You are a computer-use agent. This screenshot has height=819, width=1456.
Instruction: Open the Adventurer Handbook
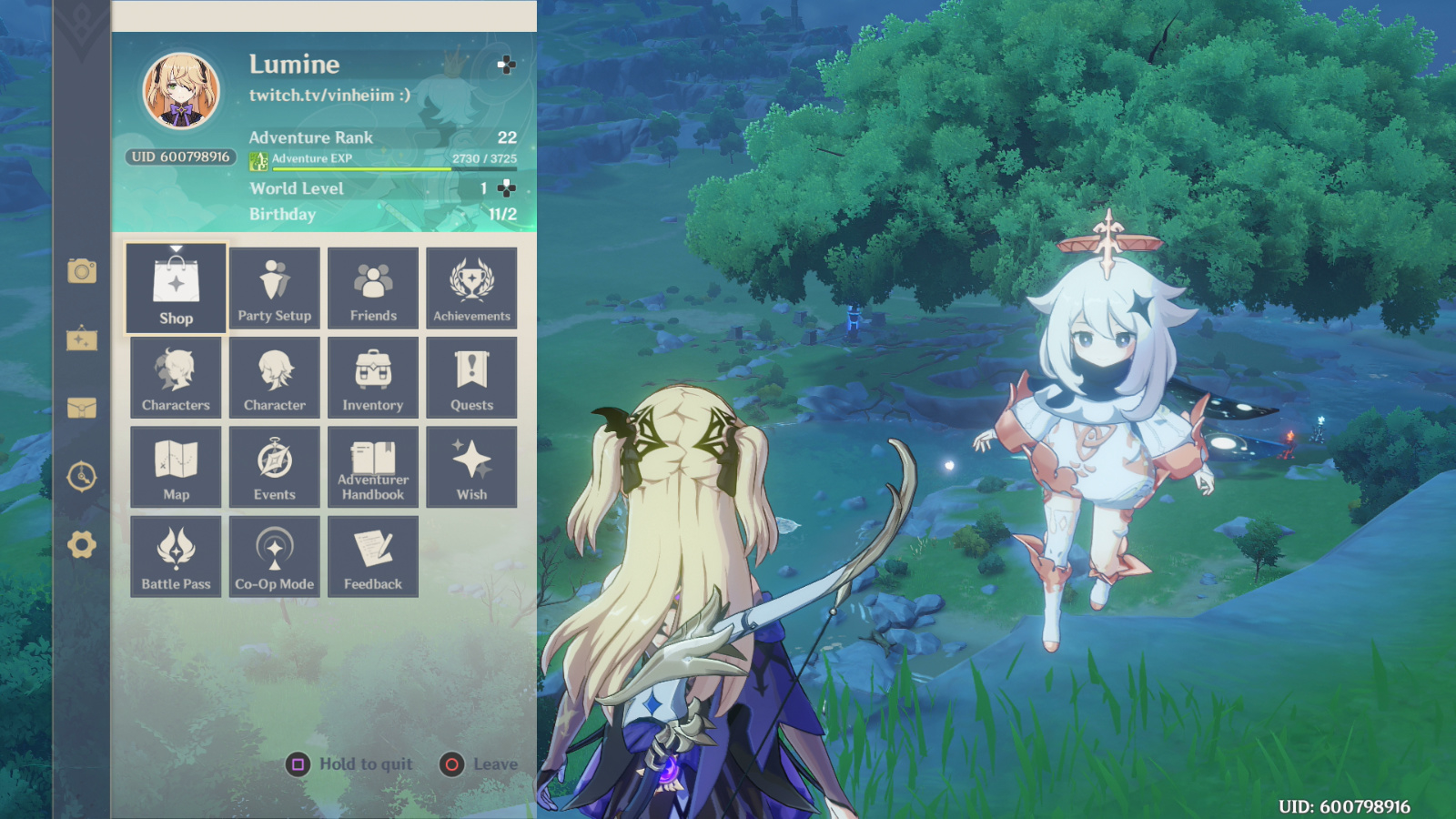pyautogui.click(x=373, y=465)
